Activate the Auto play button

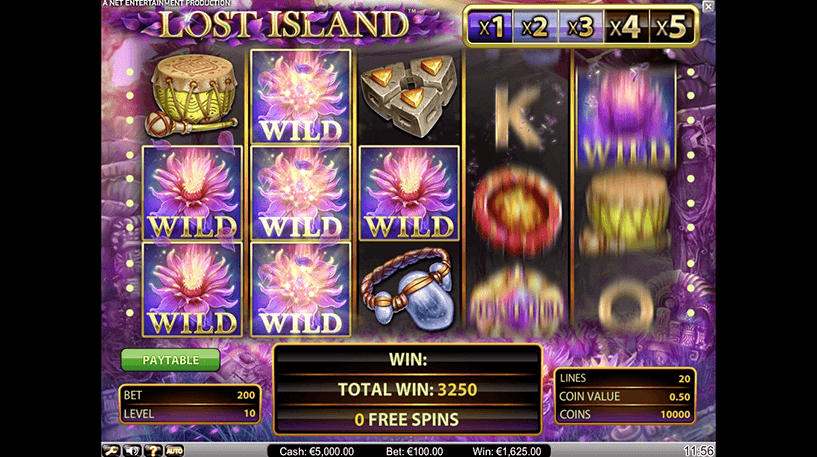(173, 450)
